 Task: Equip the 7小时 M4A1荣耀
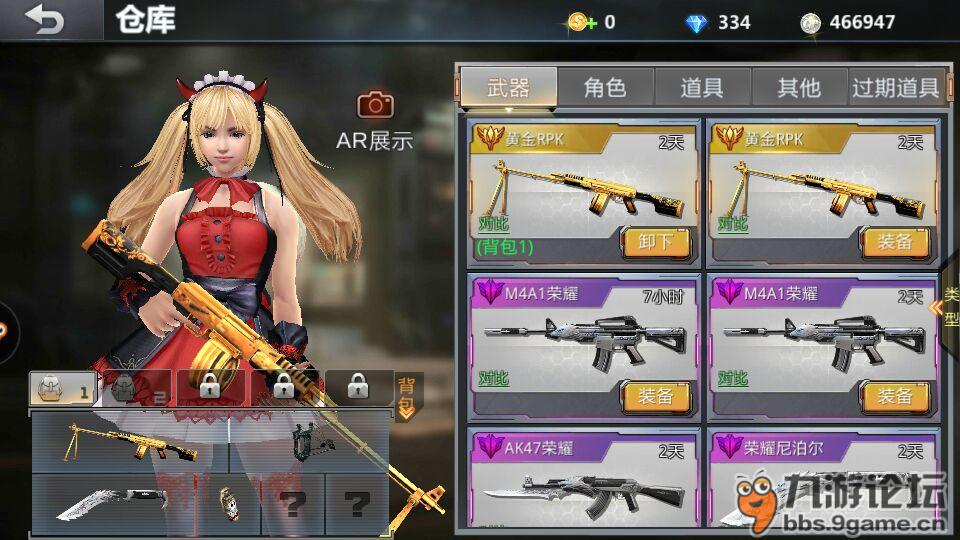click(x=656, y=397)
